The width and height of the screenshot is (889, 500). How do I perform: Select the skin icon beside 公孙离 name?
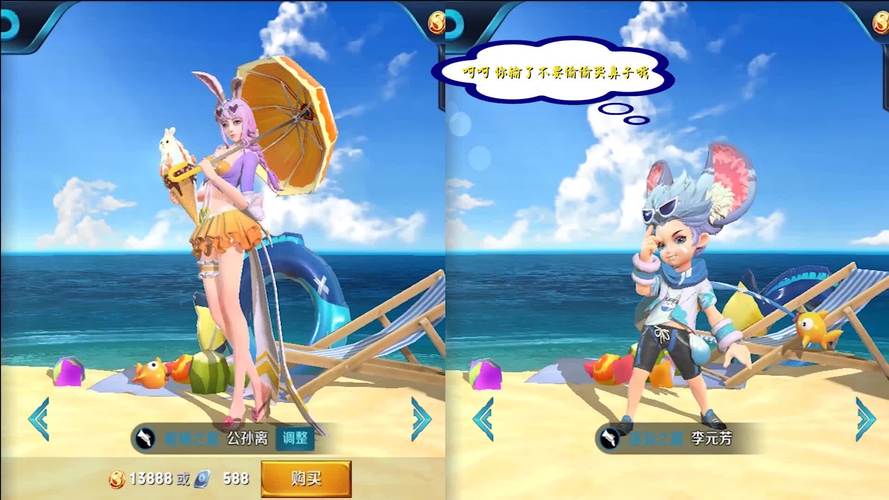coord(147,437)
